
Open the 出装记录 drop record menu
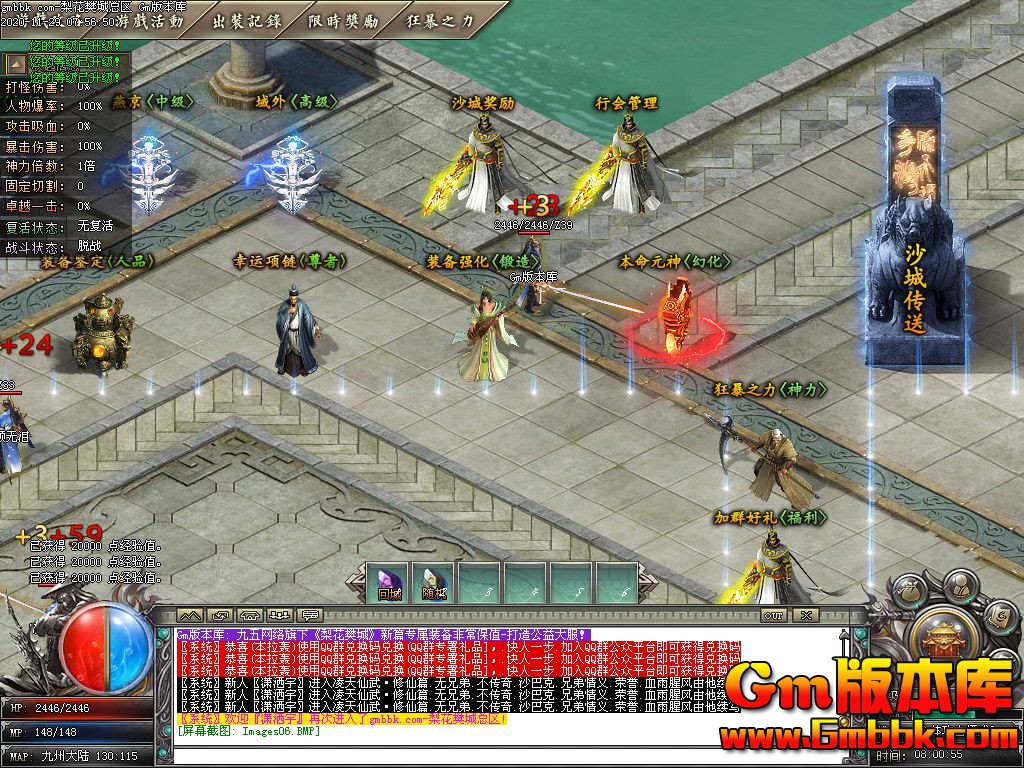(248, 20)
